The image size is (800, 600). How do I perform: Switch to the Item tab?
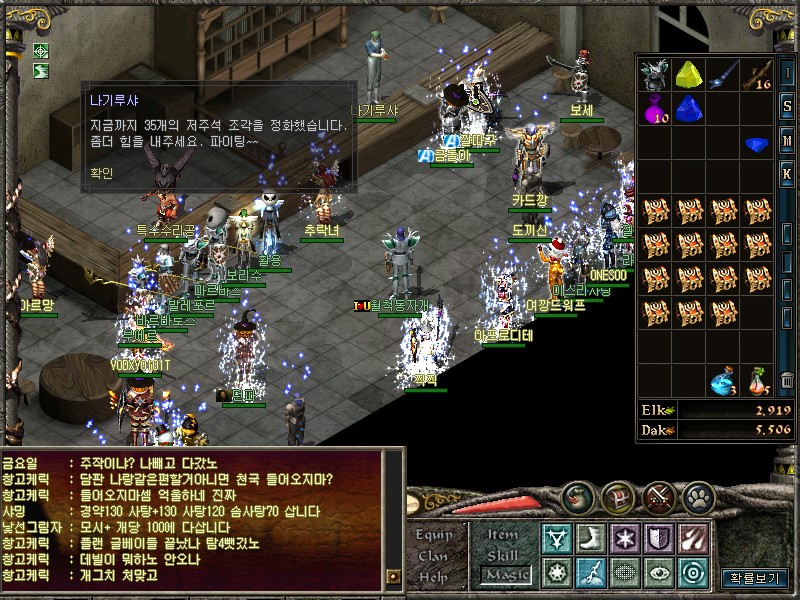502,534
